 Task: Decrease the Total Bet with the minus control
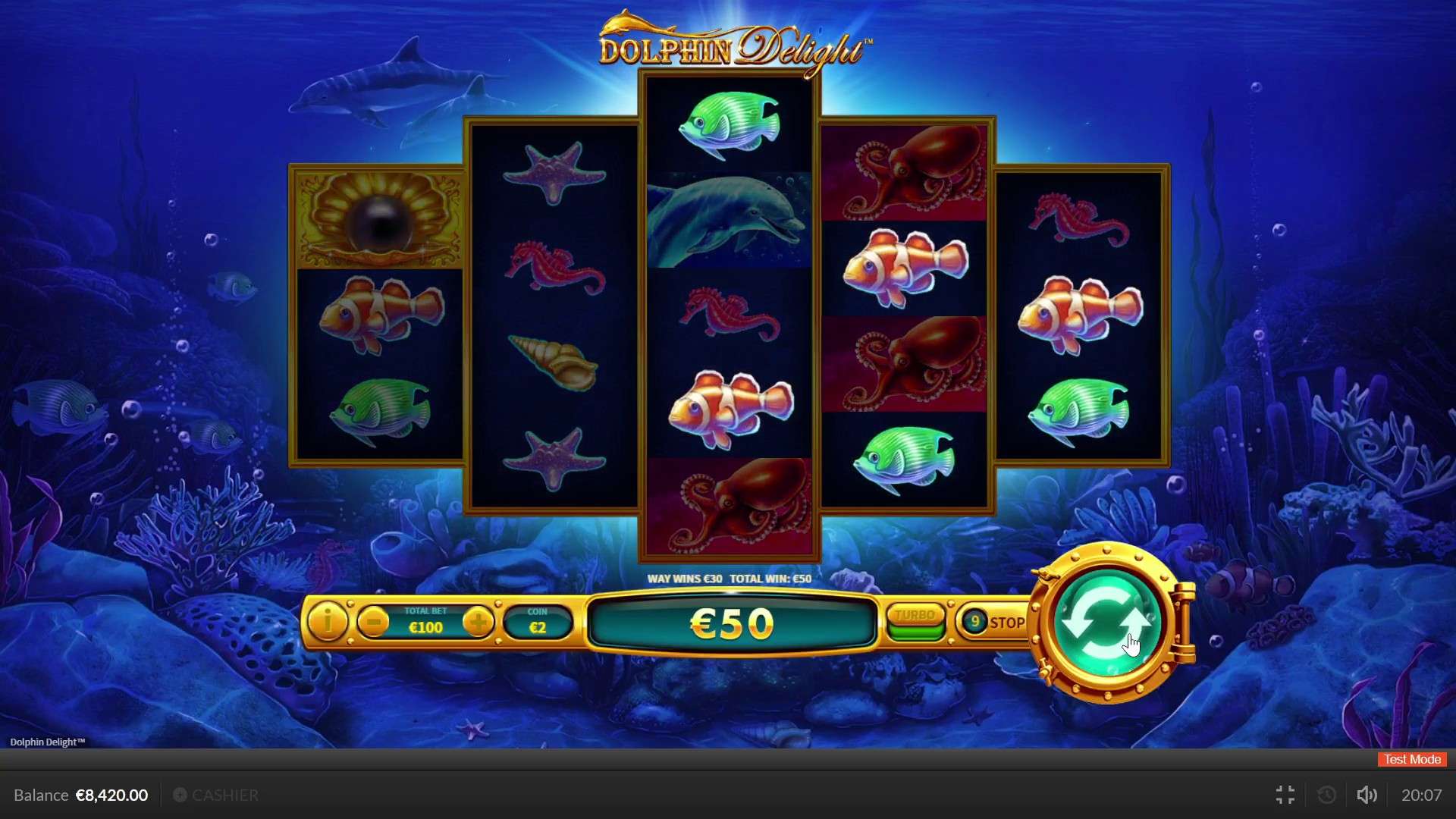[x=373, y=622]
